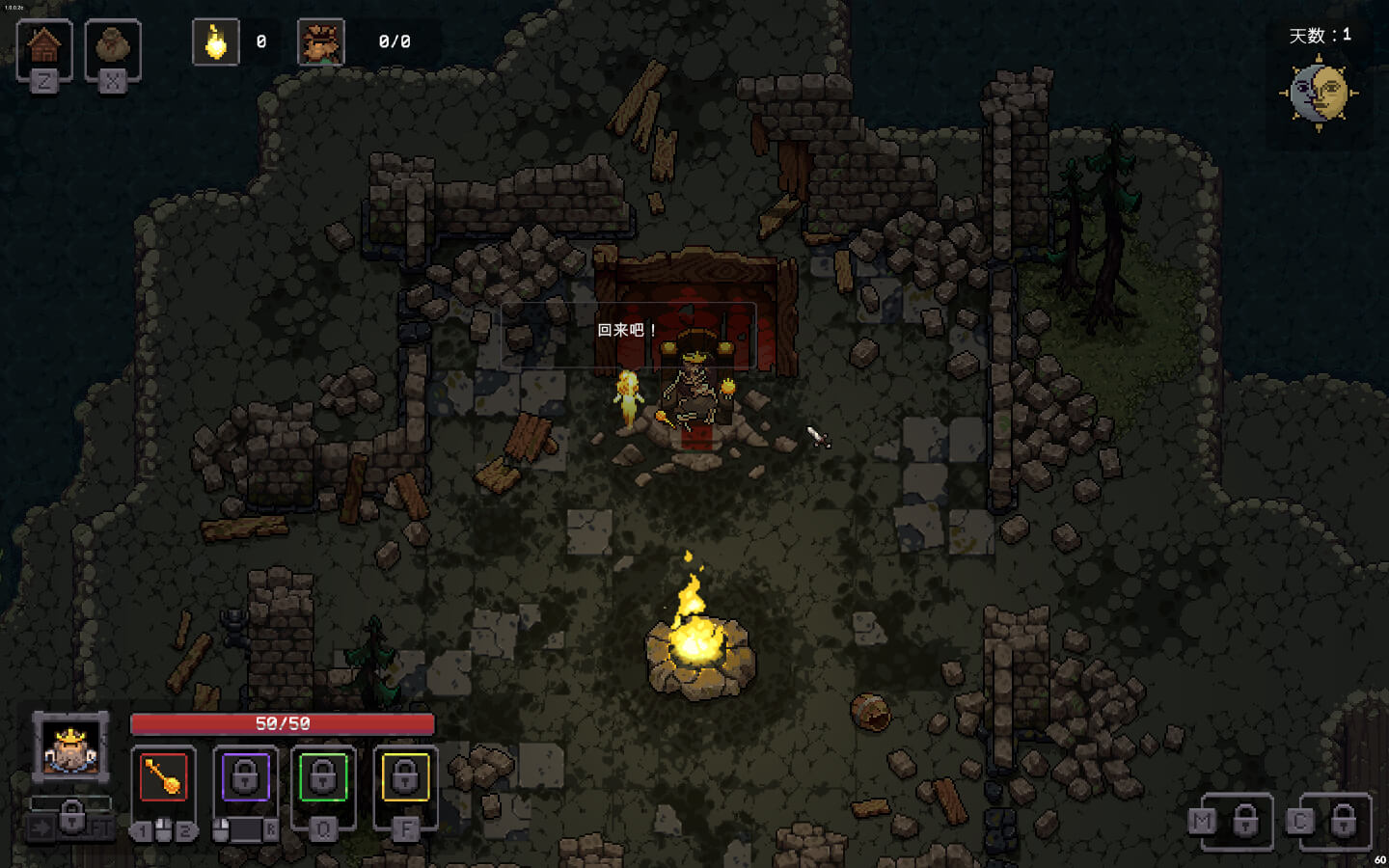Select the golden scepter weapon slot
The width and height of the screenshot is (1389, 868).
(x=164, y=777)
